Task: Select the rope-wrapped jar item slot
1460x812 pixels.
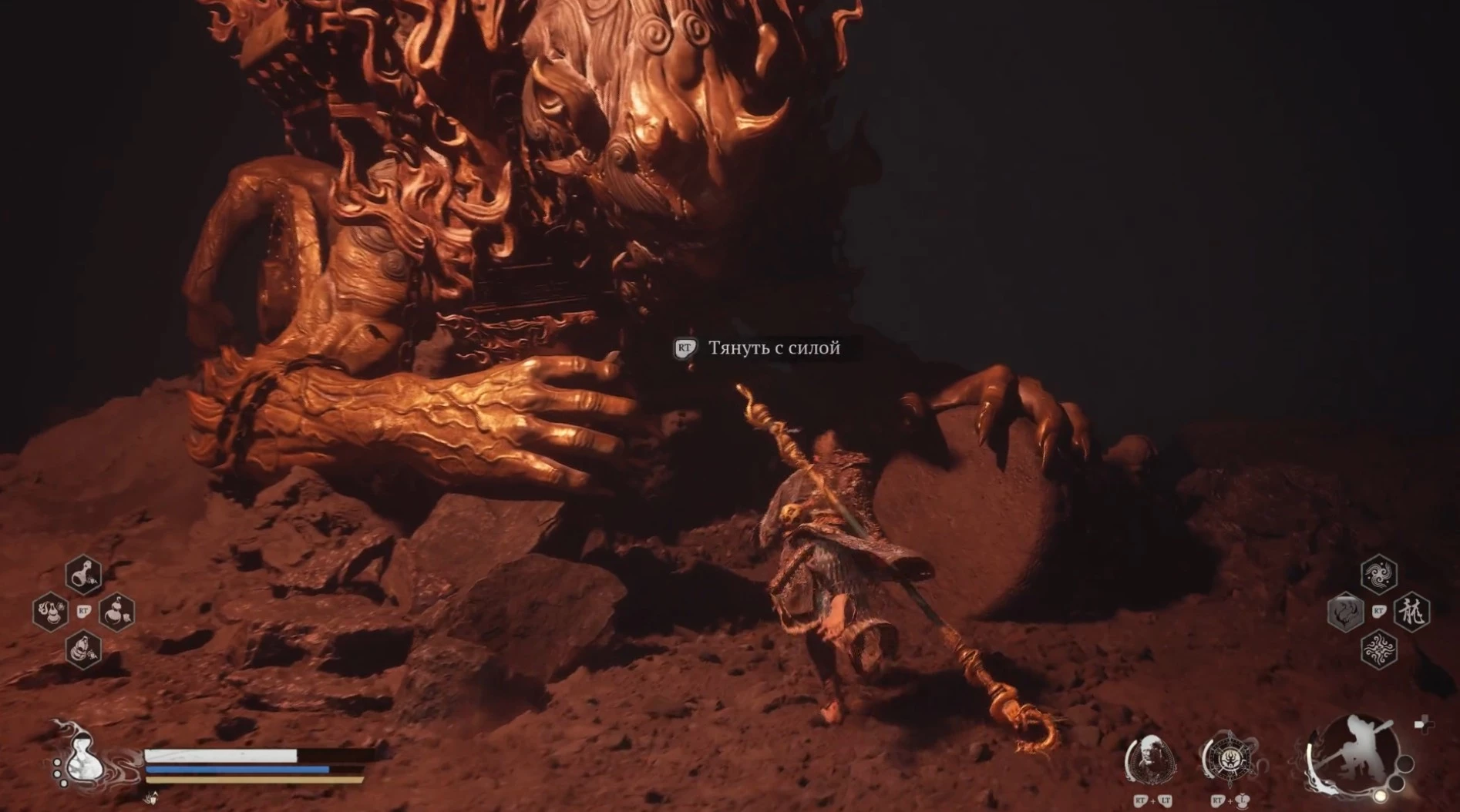Action: 83,649
